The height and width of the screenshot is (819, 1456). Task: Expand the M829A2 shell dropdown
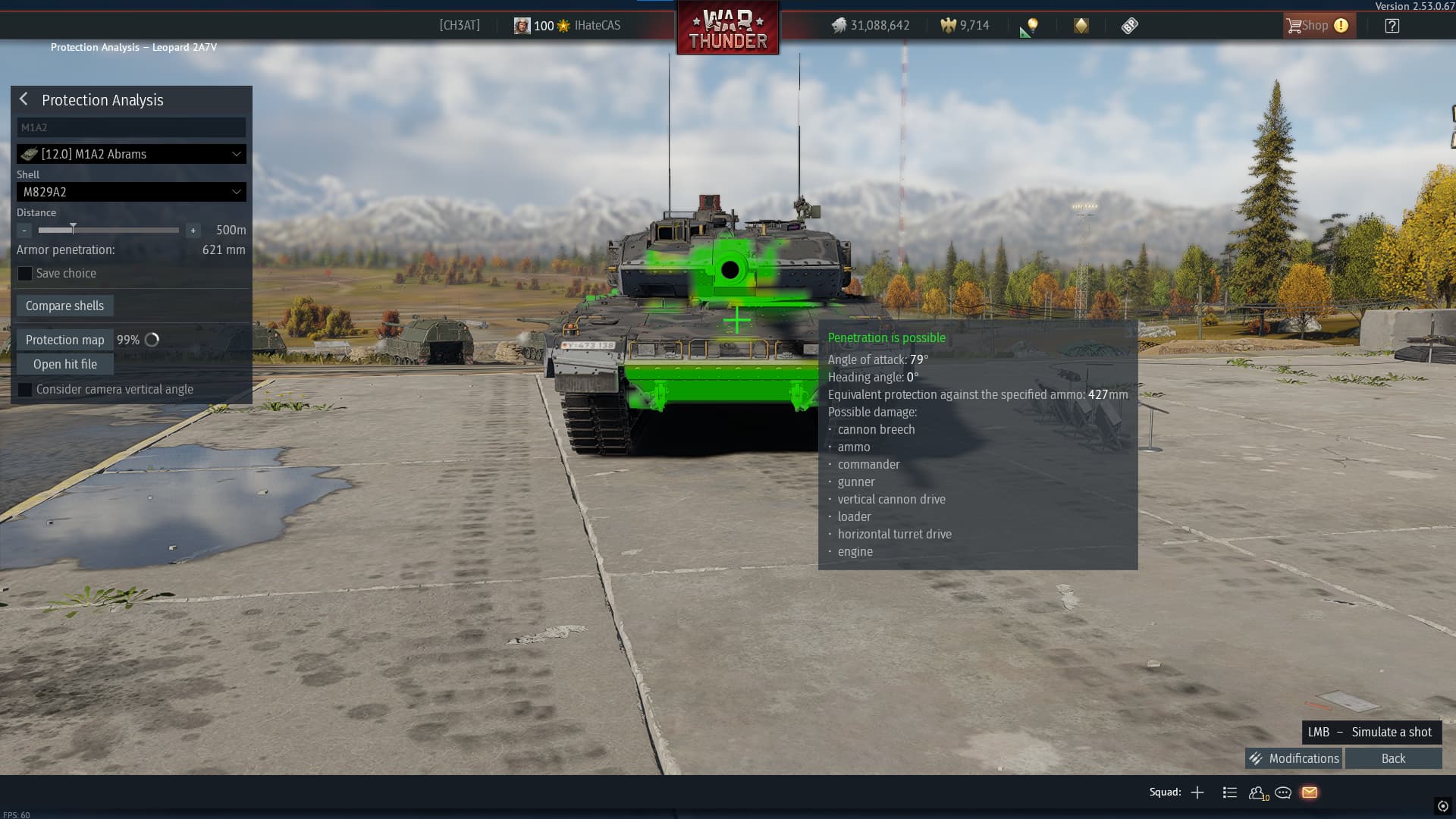pyautogui.click(x=131, y=192)
